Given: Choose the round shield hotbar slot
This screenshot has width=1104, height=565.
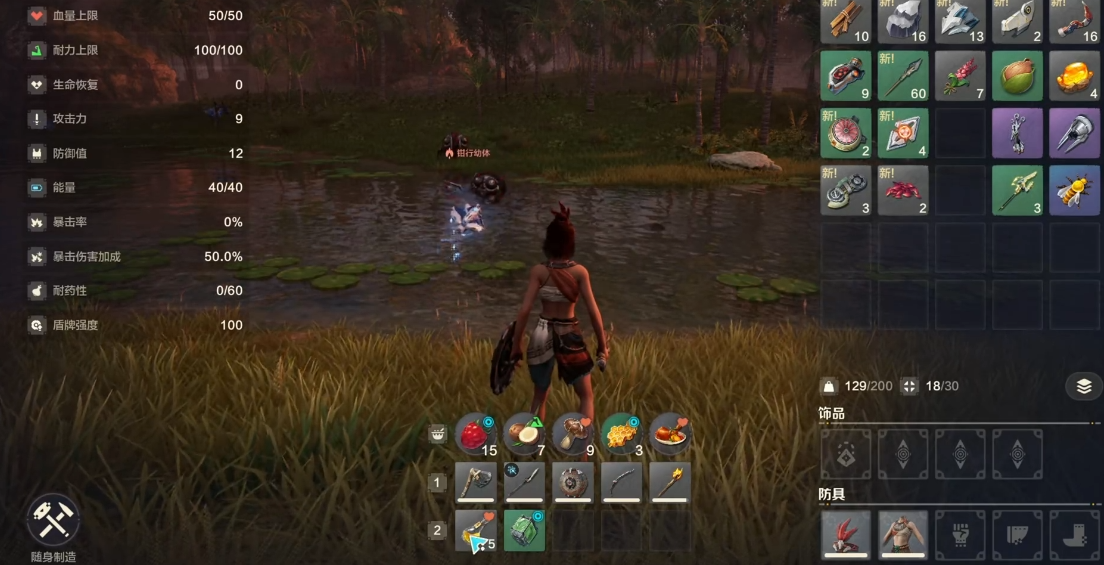Looking at the screenshot, I should pyautogui.click(x=573, y=482).
